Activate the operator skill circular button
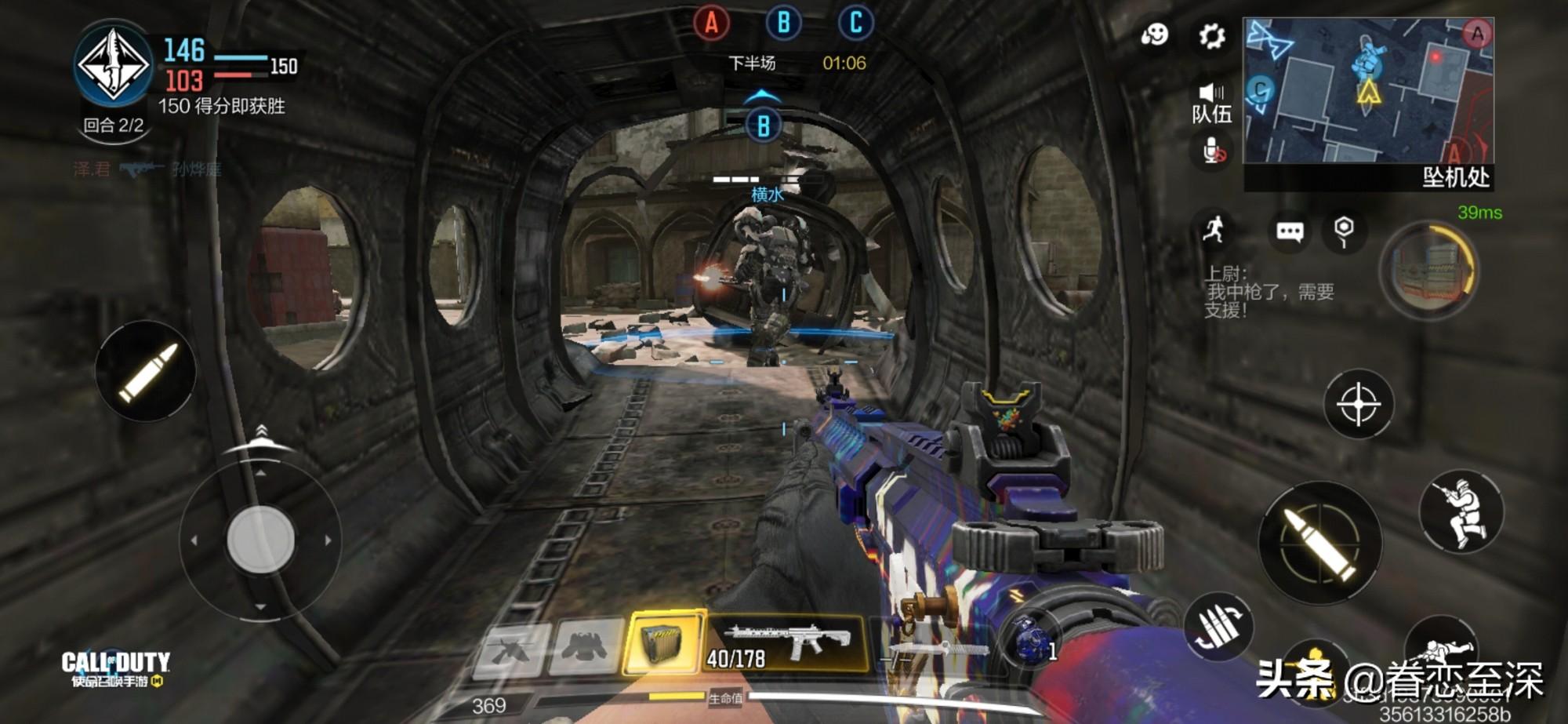1568x724 pixels. 1428,271
